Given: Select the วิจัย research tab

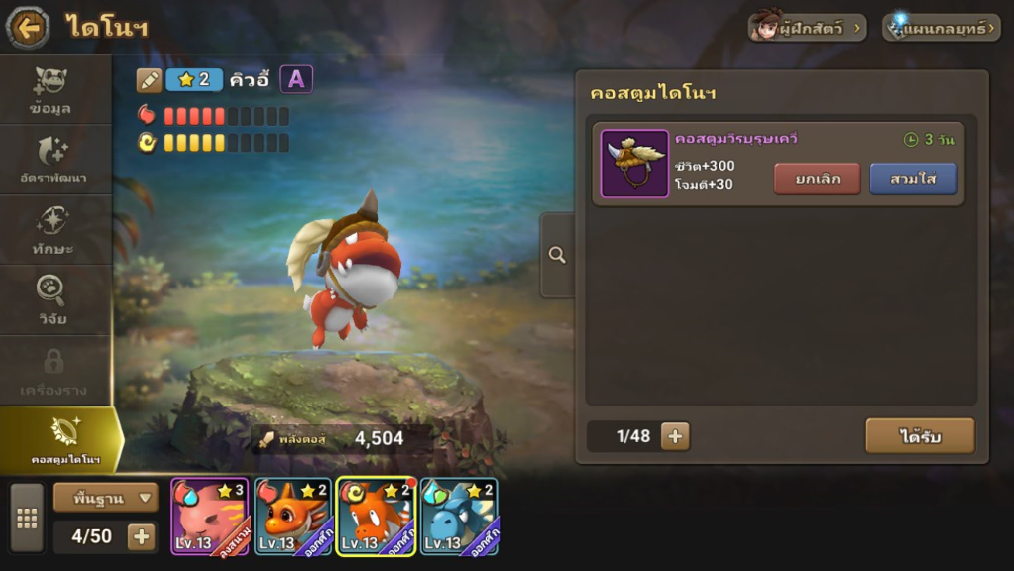Looking at the screenshot, I should [x=52, y=301].
